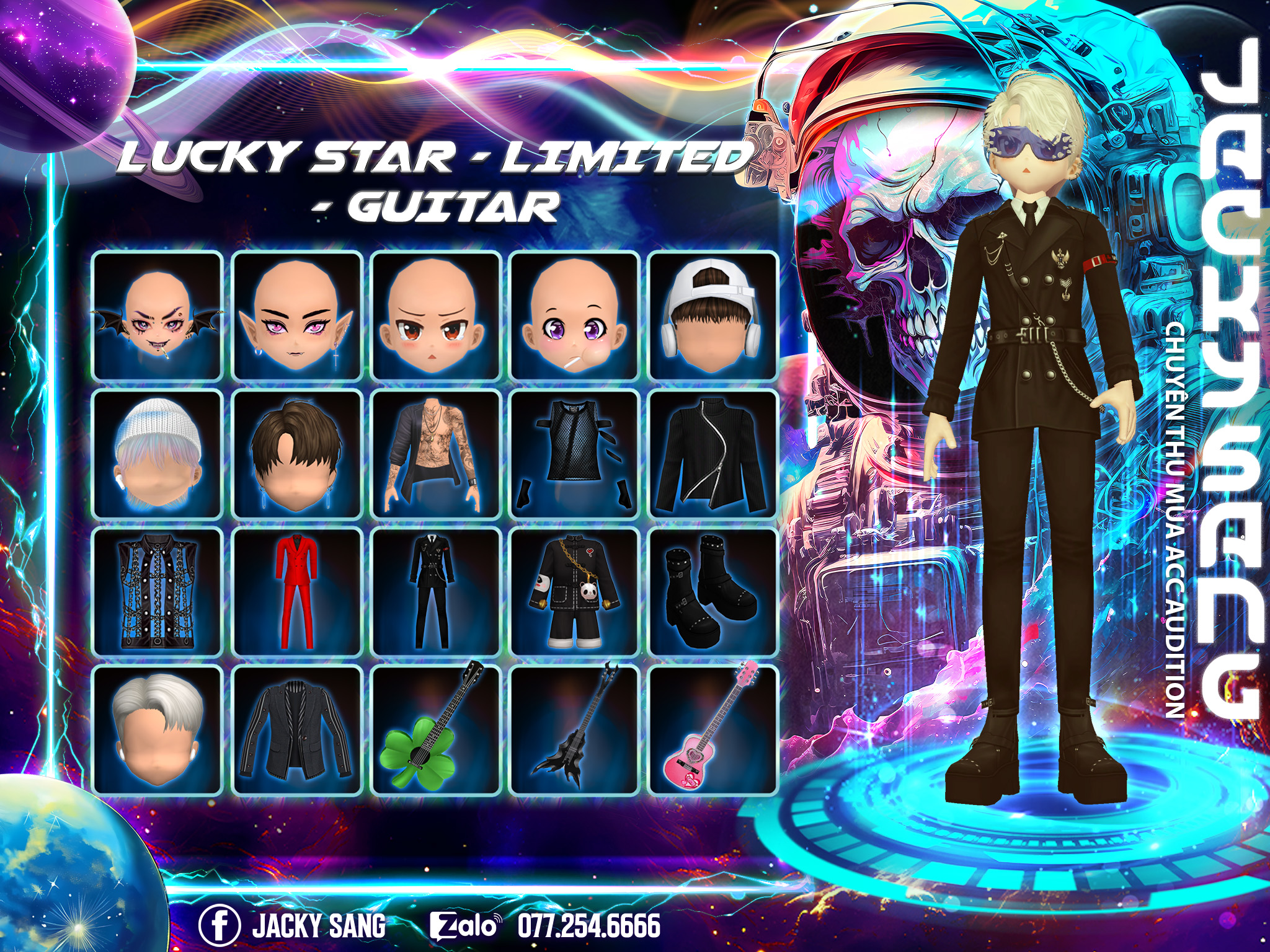The width and height of the screenshot is (1270, 952).
Task: Pick the blue and black chain vest
Action: 158,592
